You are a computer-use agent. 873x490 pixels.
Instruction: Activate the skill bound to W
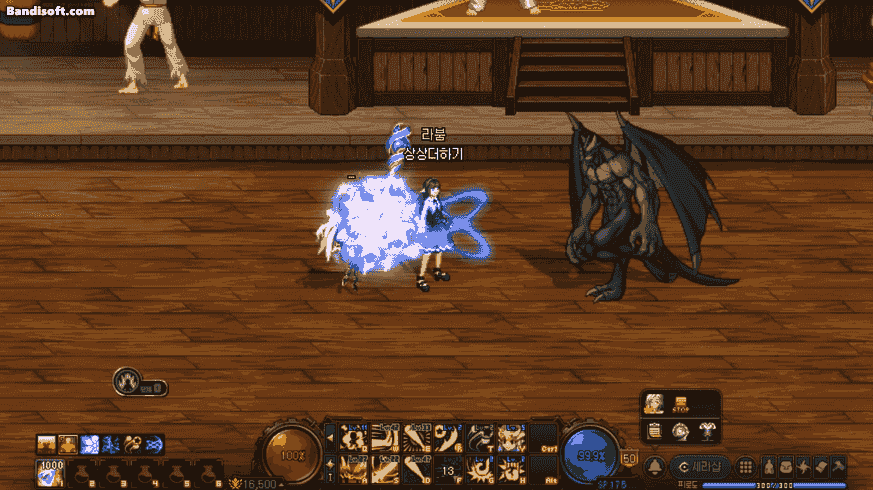[x=385, y=439]
